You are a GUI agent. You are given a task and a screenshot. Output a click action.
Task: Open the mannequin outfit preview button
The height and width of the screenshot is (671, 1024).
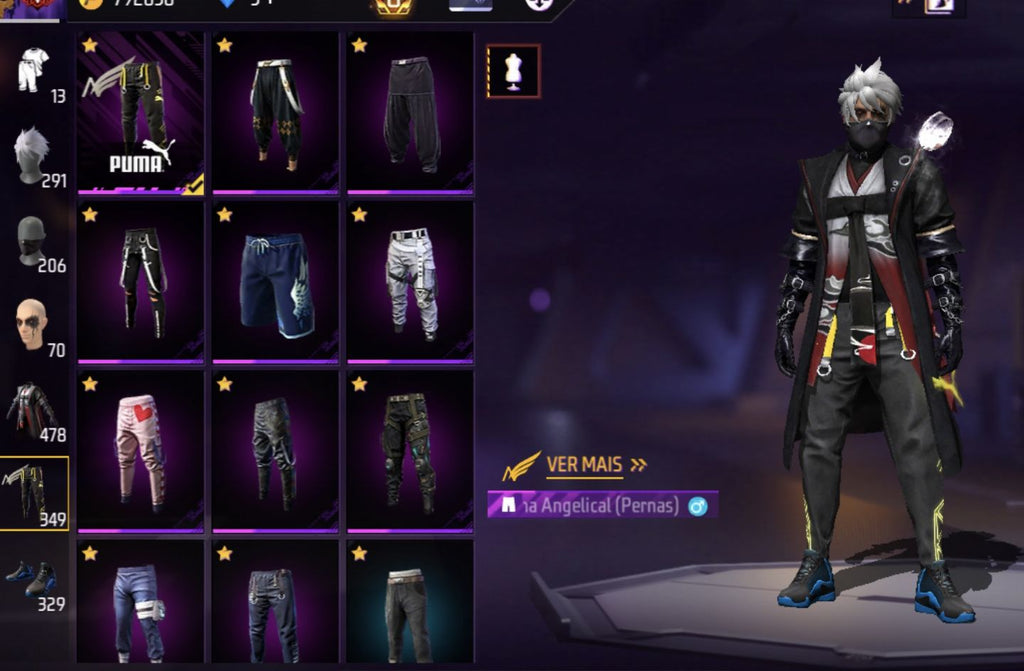(513, 71)
